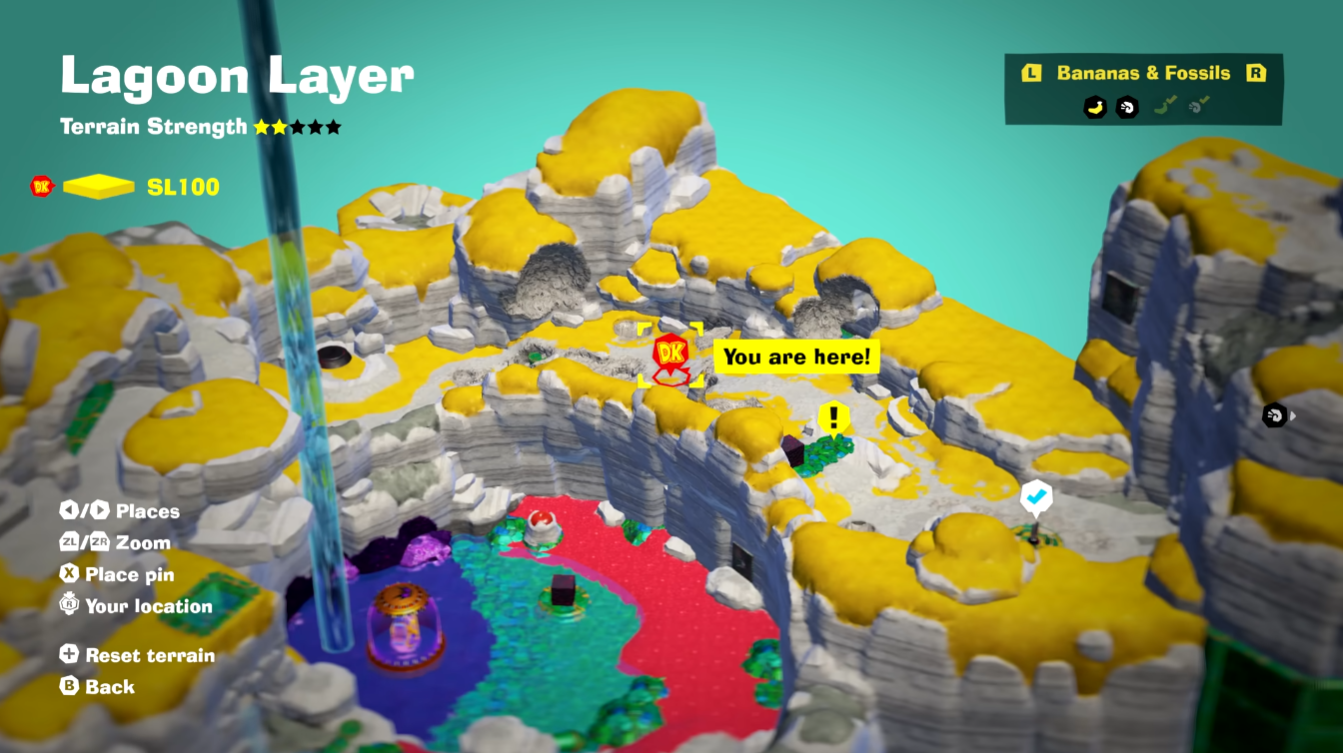Select the yellow SL100 layer tile
This screenshot has height=753, width=1343.
pos(98,186)
